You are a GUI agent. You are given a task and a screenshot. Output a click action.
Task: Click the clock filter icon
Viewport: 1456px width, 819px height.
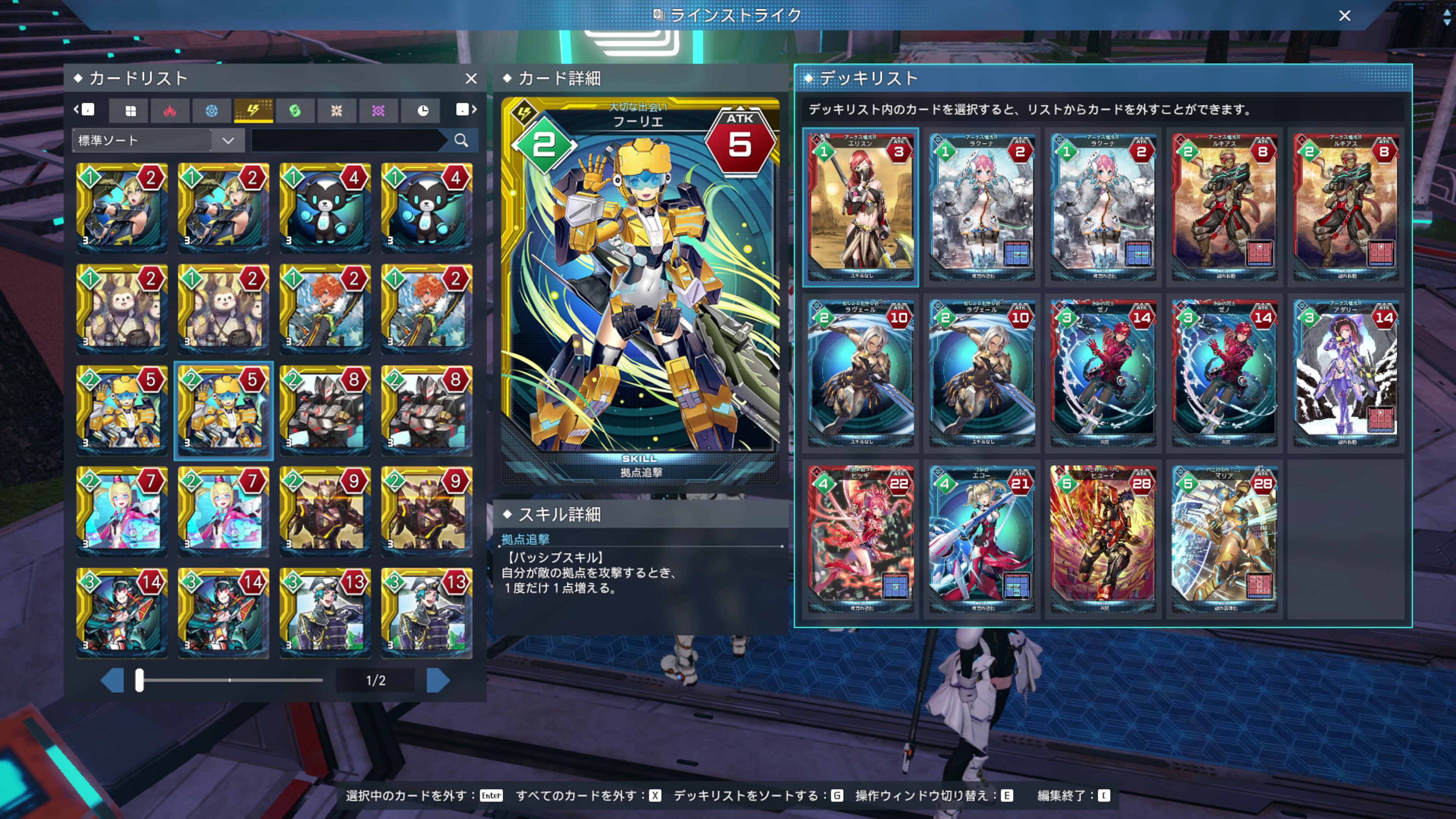(x=420, y=110)
